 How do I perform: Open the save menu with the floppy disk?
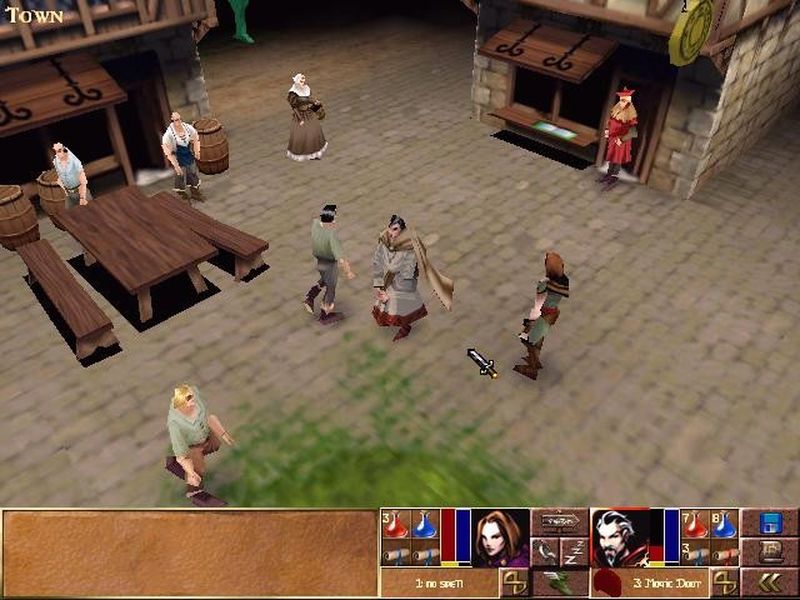(769, 523)
